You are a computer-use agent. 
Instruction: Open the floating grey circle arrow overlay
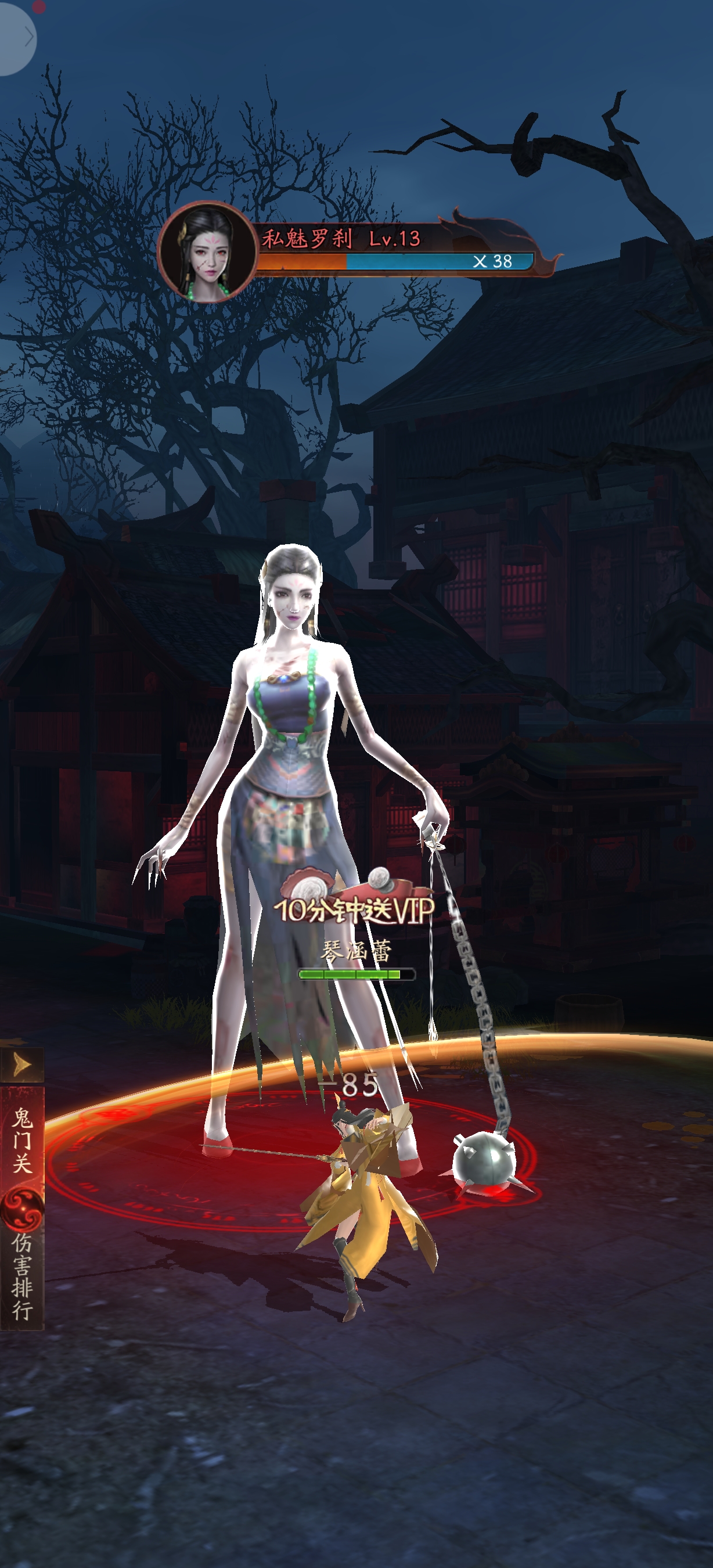tap(17, 38)
